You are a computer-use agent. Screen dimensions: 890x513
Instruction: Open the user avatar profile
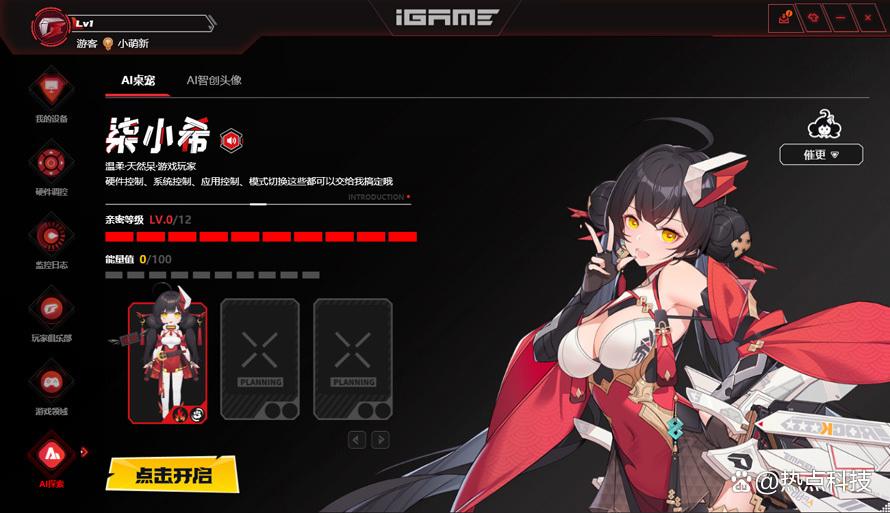(x=50, y=24)
